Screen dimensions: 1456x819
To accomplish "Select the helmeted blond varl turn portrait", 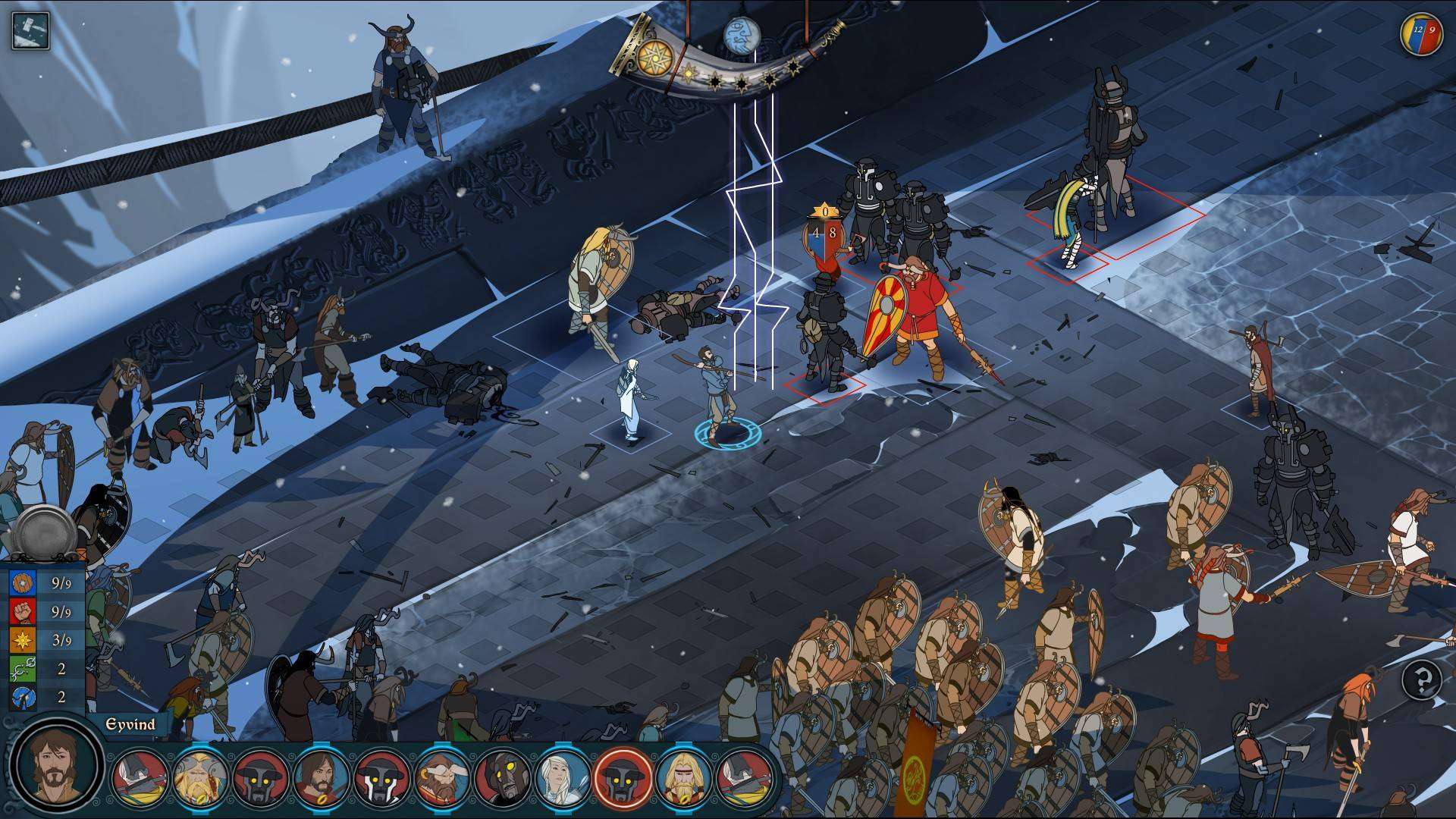I will 199,777.
